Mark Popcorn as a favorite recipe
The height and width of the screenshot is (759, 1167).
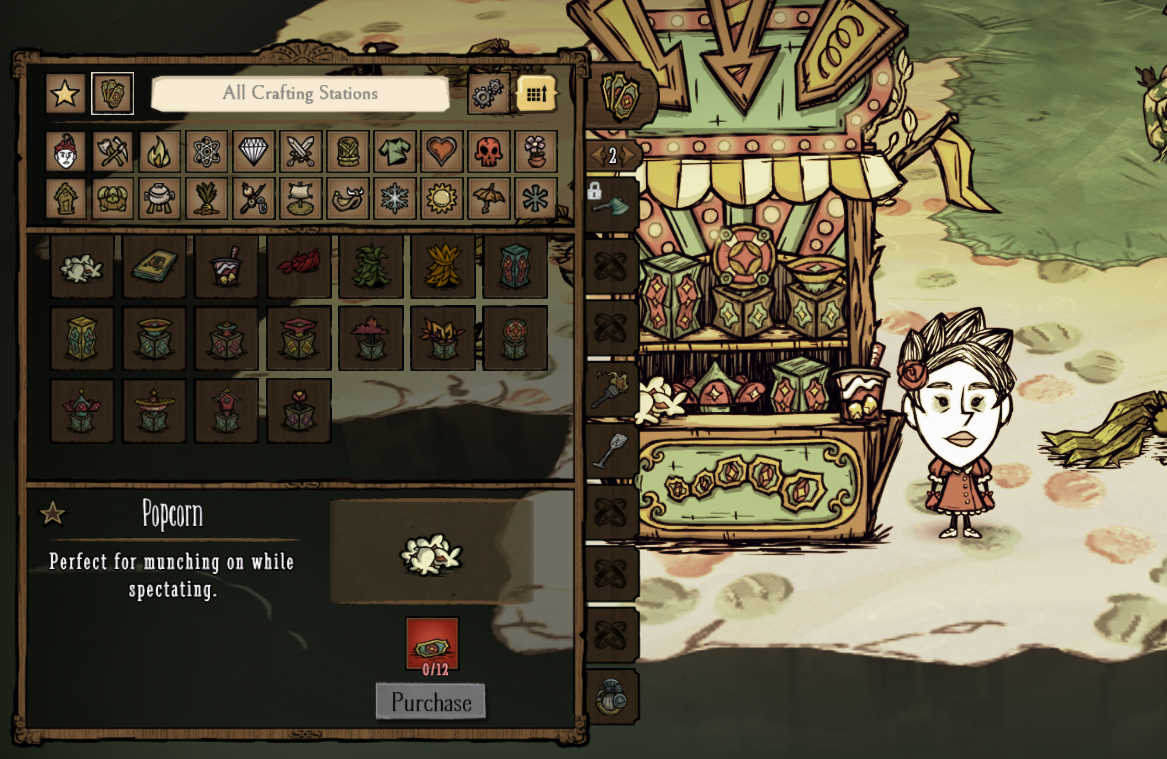(x=52, y=514)
